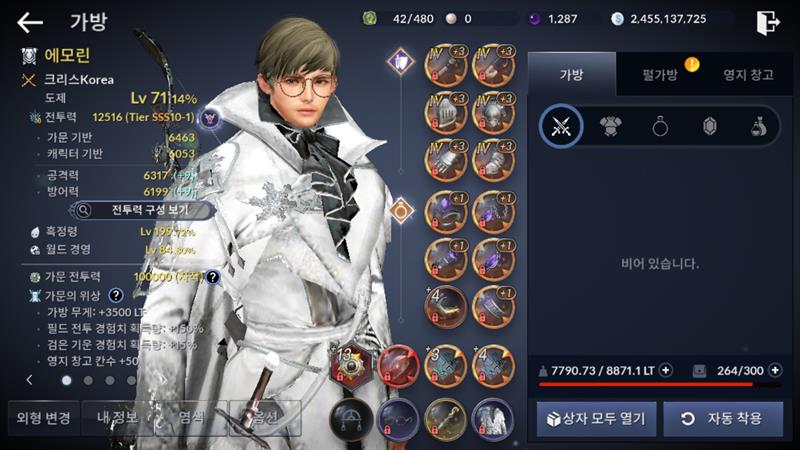800x450 pixels.
Task: Show the potion bottle category
Action: [x=759, y=126]
